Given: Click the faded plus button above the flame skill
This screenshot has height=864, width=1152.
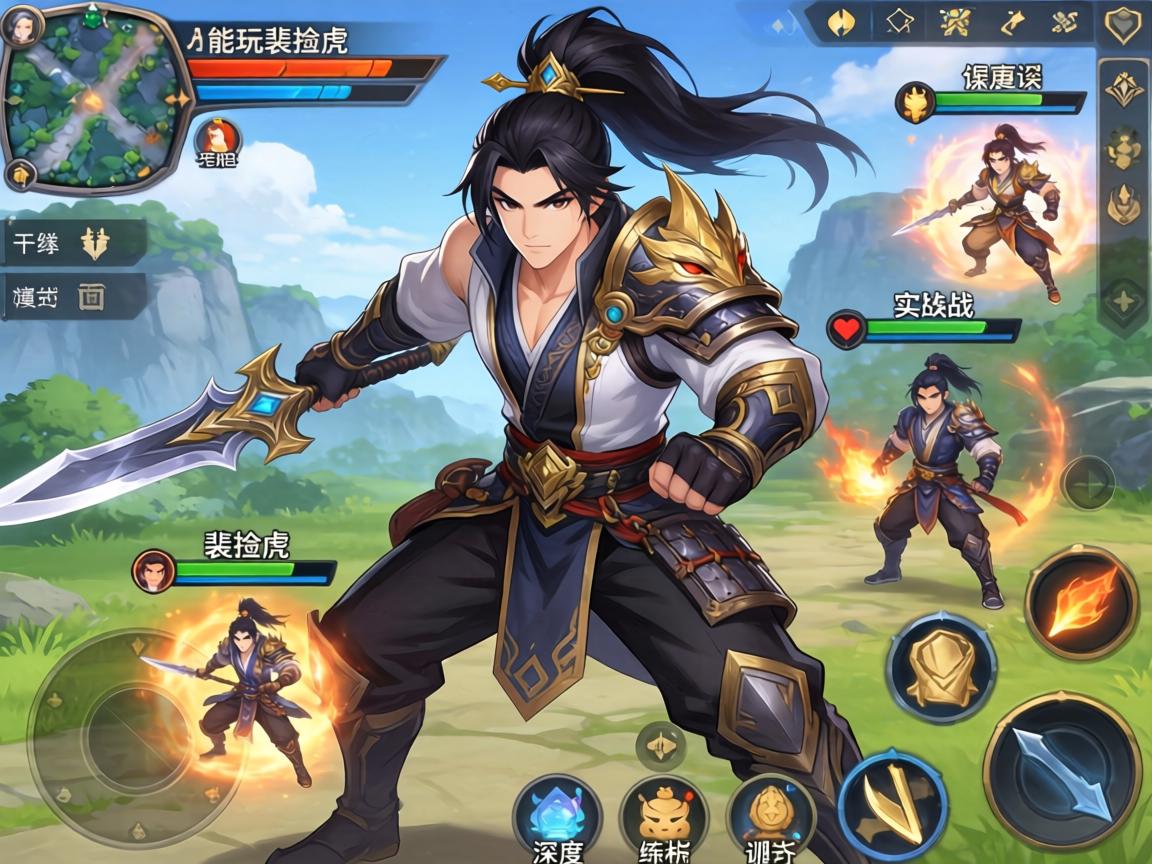Looking at the screenshot, I should click(x=1087, y=482).
